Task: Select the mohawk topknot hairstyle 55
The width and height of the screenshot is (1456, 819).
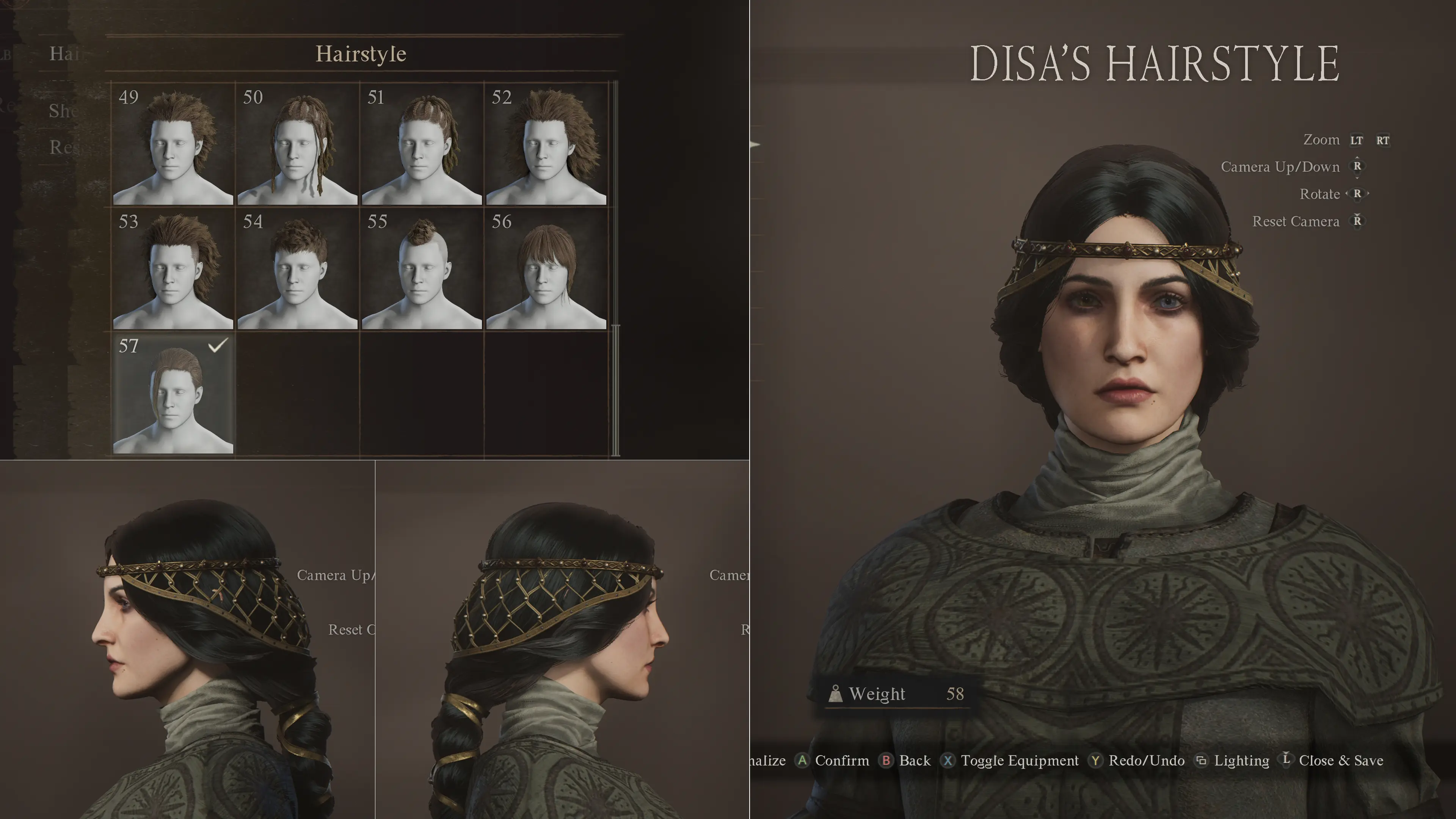Action: pyautogui.click(x=422, y=268)
